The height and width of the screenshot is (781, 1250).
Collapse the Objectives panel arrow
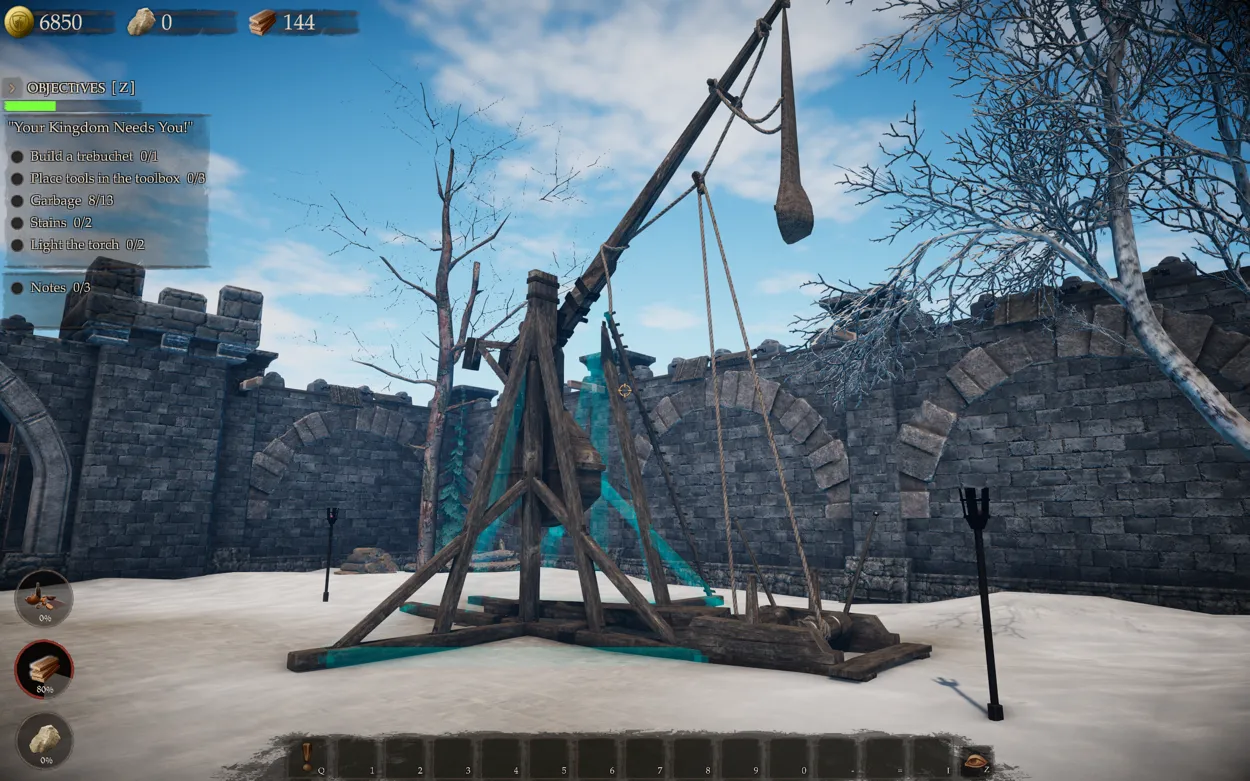(x=13, y=88)
